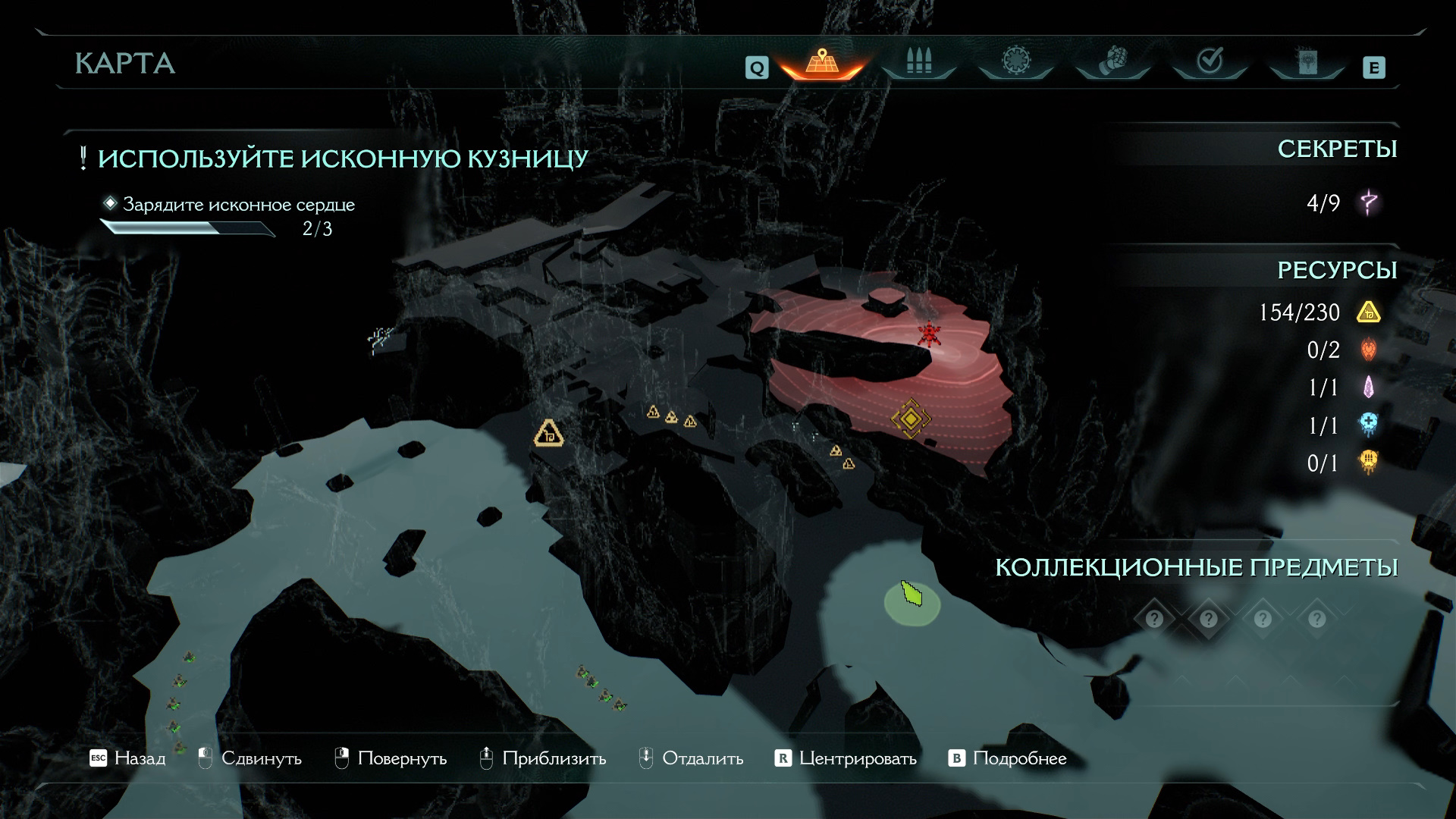Open the checkmark challenges tab

(1210, 61)
